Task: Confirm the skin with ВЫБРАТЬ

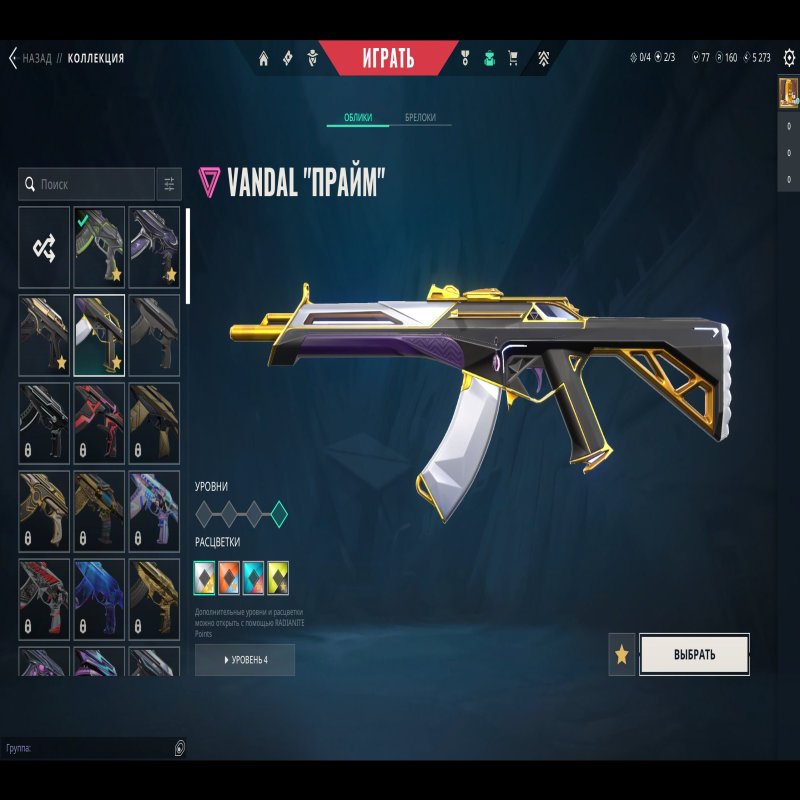Action: [694, 655]
